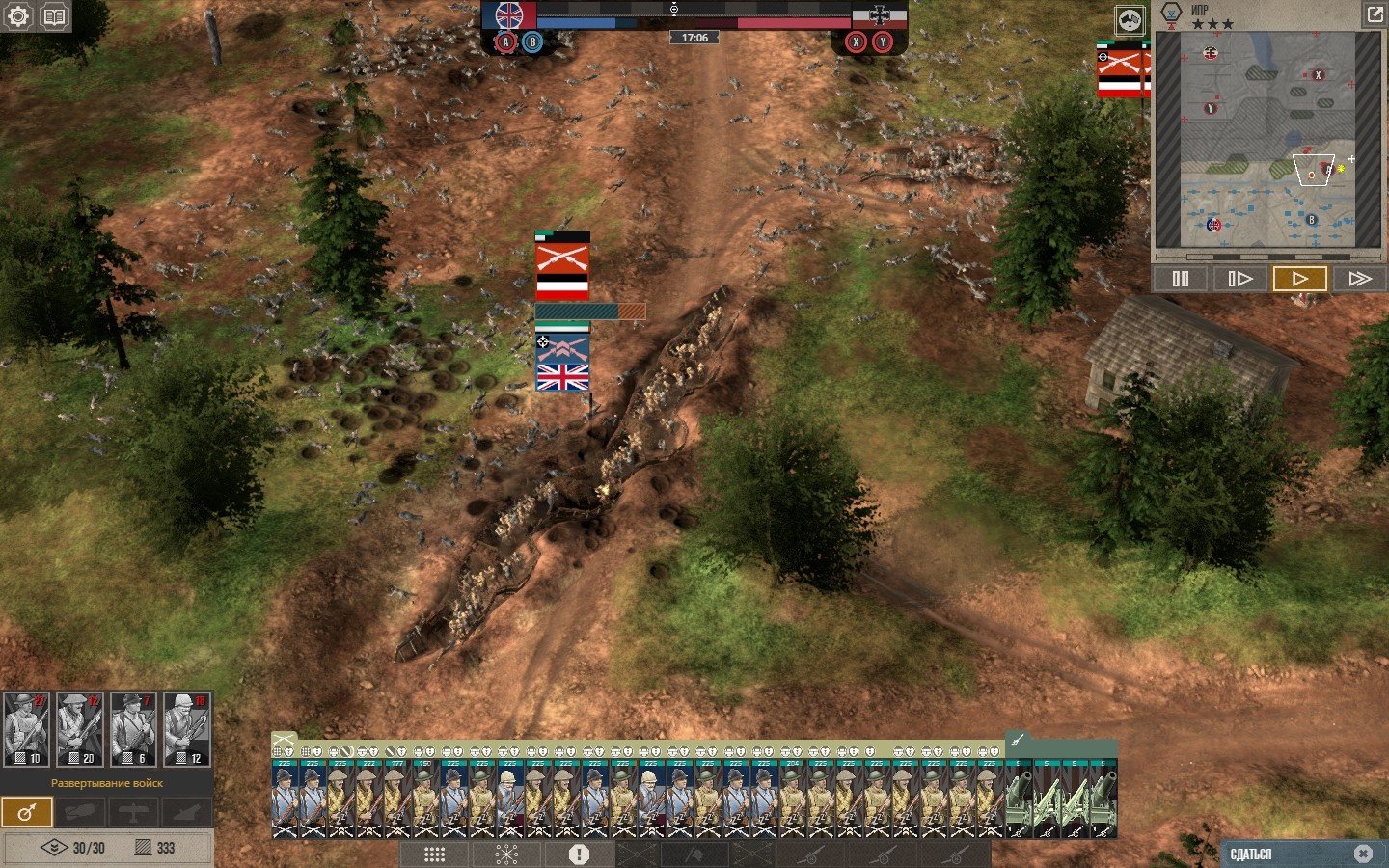1389x868 pixels.
Task: Choose the reinforcement card costing 20
Action: [79, 729]
